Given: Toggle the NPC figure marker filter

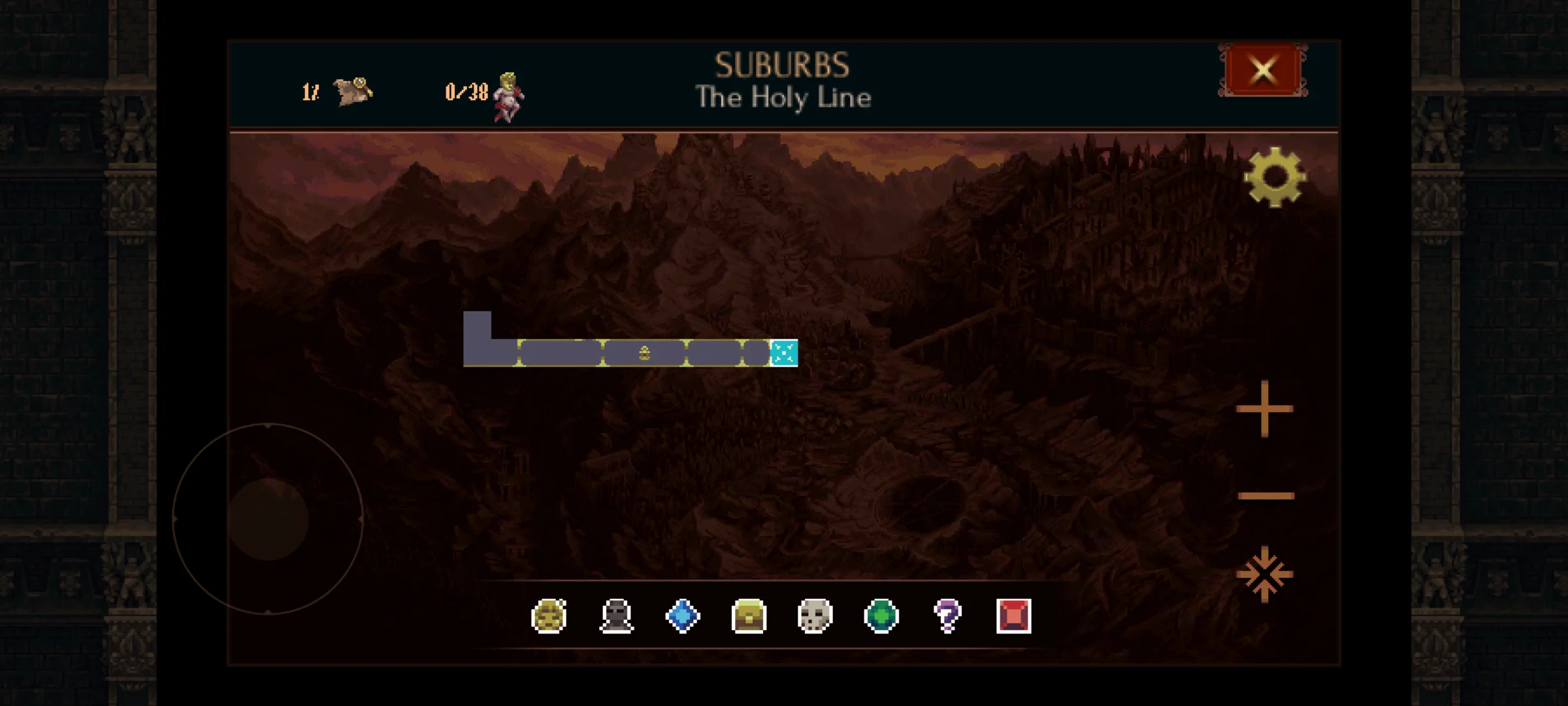Looking at the screenshot, I should [x=617, y=615].
